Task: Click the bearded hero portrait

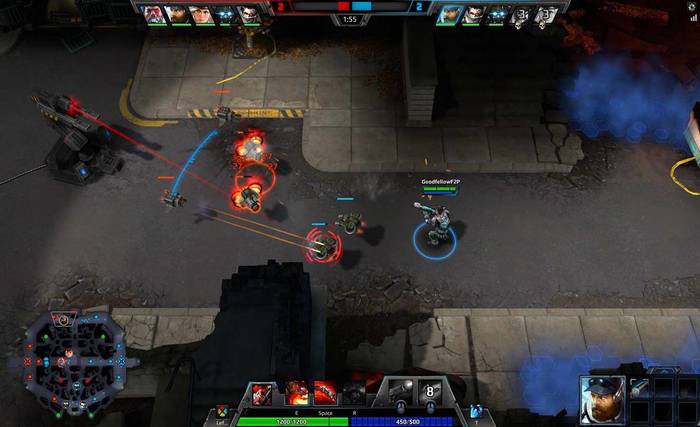Action: (x=602, y=398)
